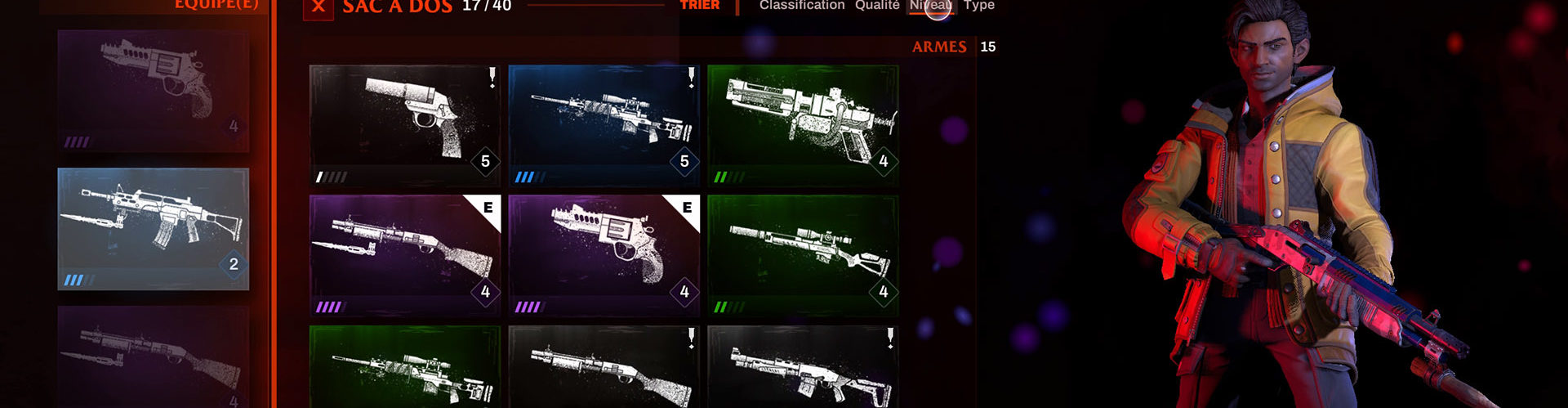The height and width of the screenshot is (408, 1568).
Task: Choose the green level 4 scoped rifle
Action: tap(803, 255)
